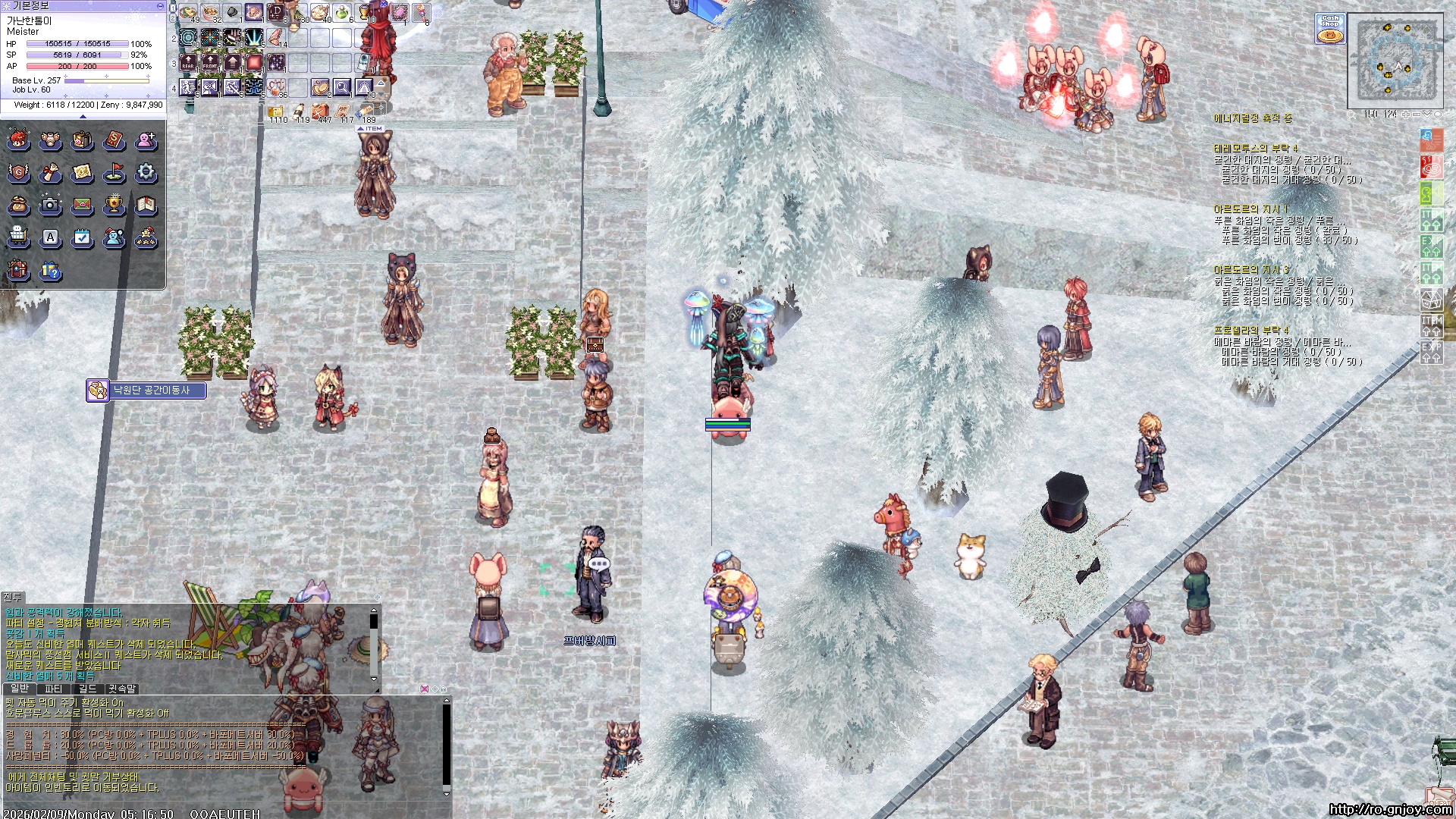Select the 테레모투스의 부탁 4 quest entry
This screenshot has width=1456, height=819.
click(x=1255, y=149)
